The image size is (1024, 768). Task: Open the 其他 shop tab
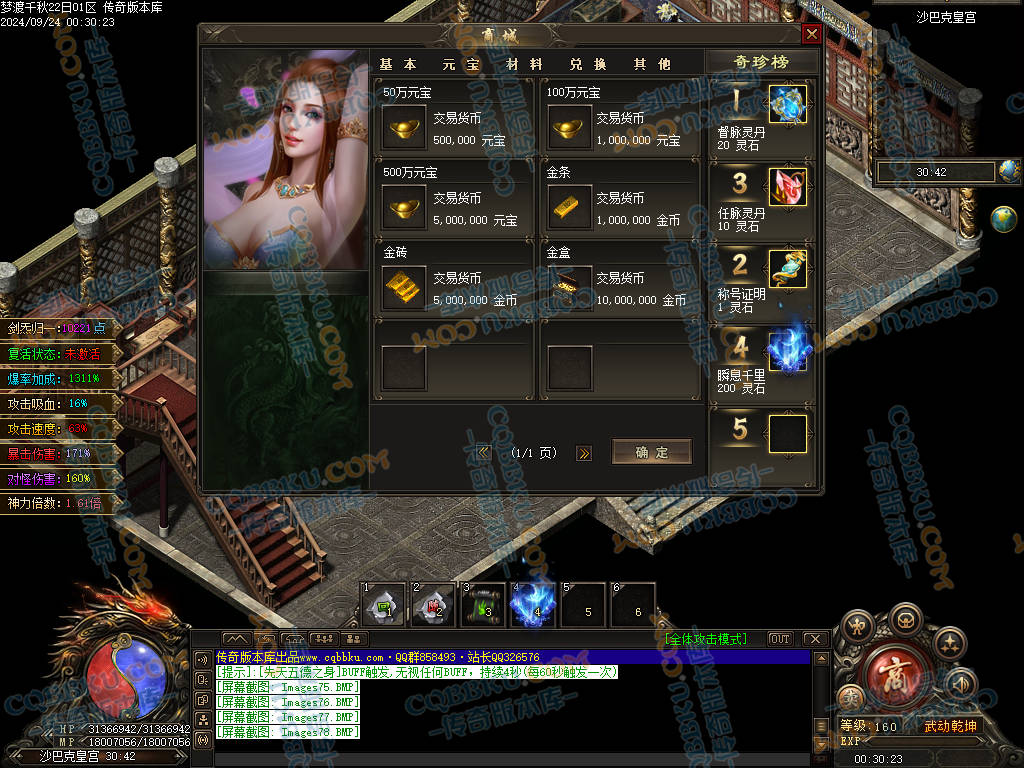click(652, 64)
